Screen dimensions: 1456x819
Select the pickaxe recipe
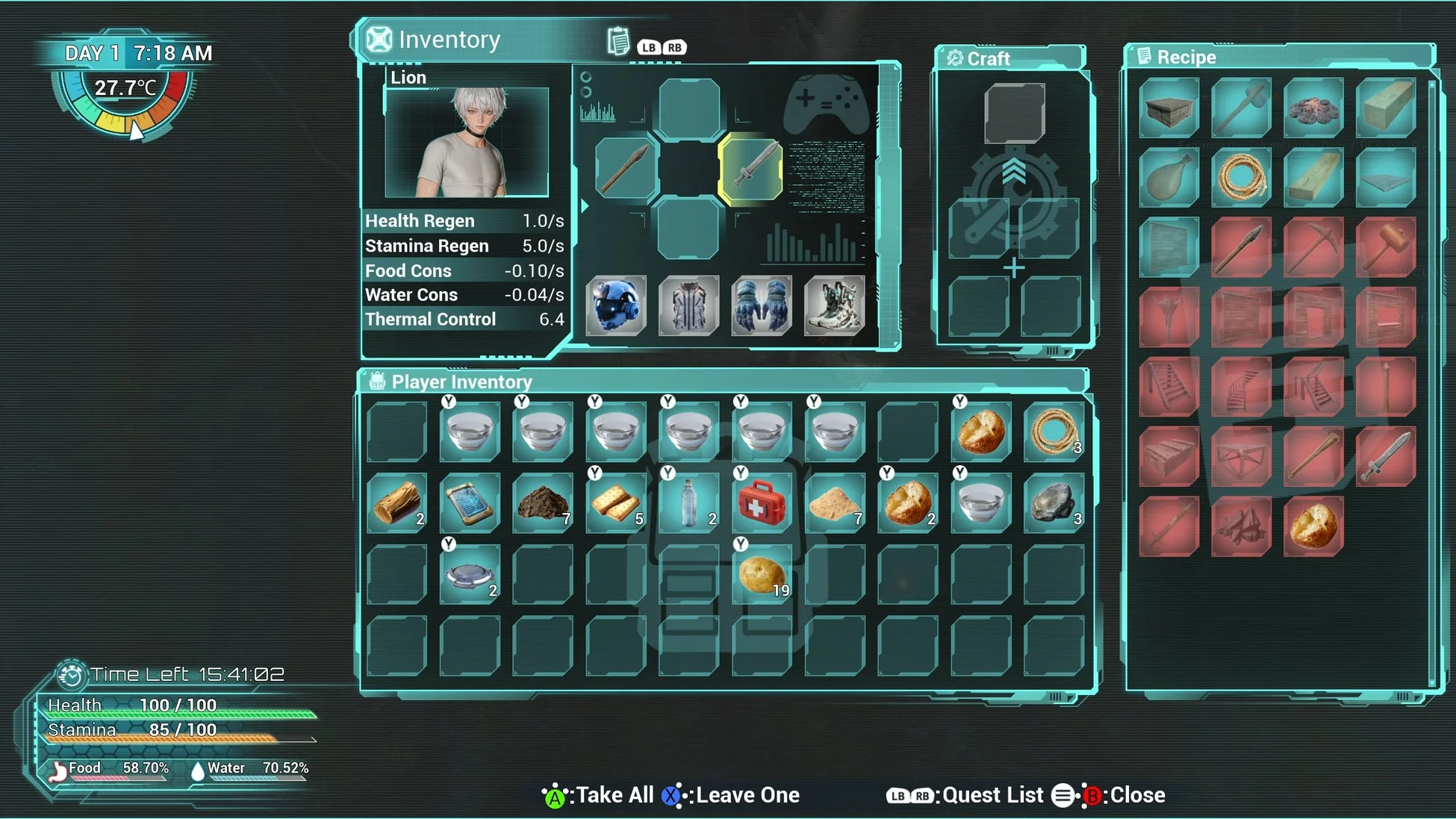[1313, 247]
